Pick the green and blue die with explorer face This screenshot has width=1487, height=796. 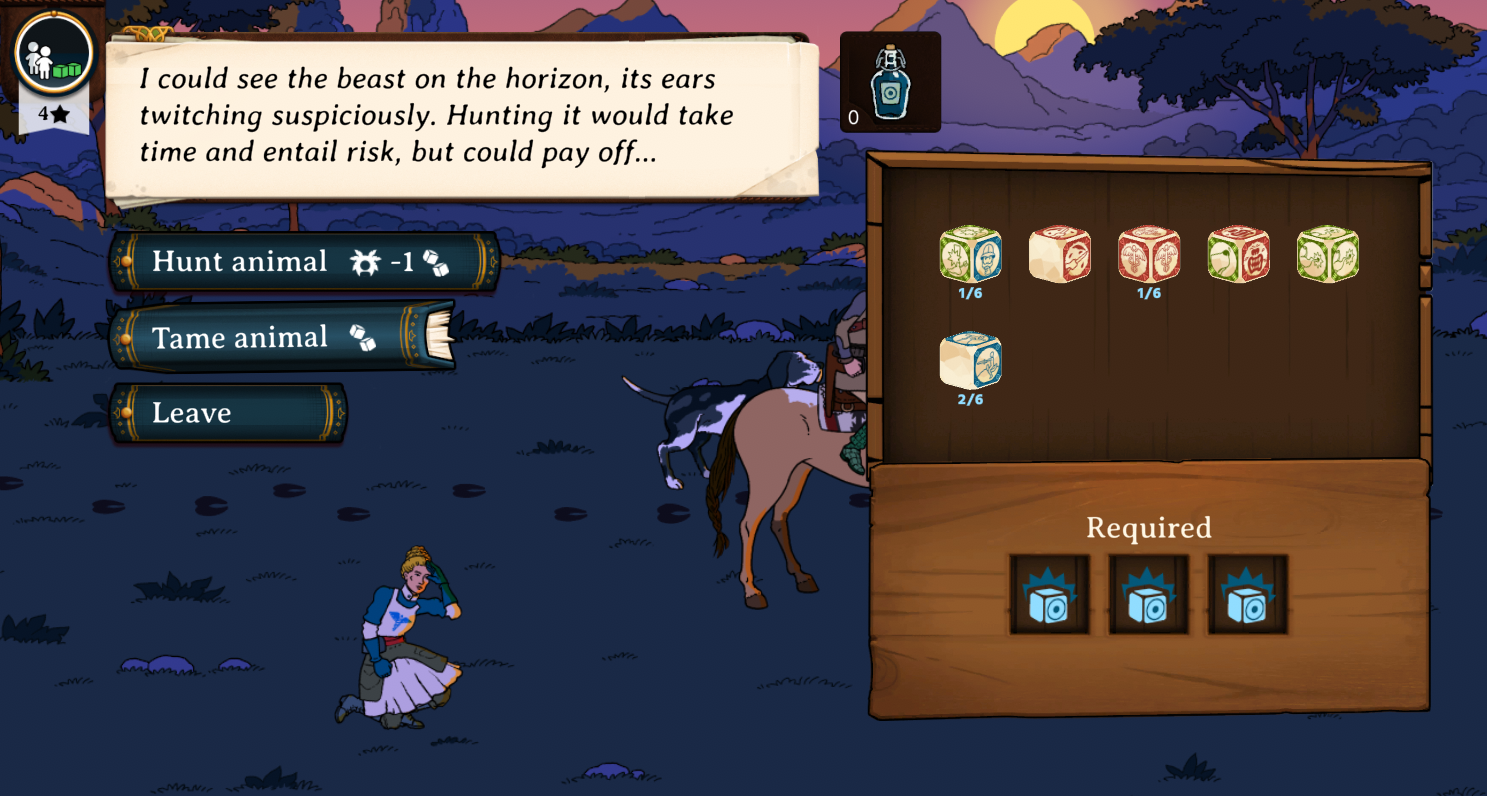[970, 254]
